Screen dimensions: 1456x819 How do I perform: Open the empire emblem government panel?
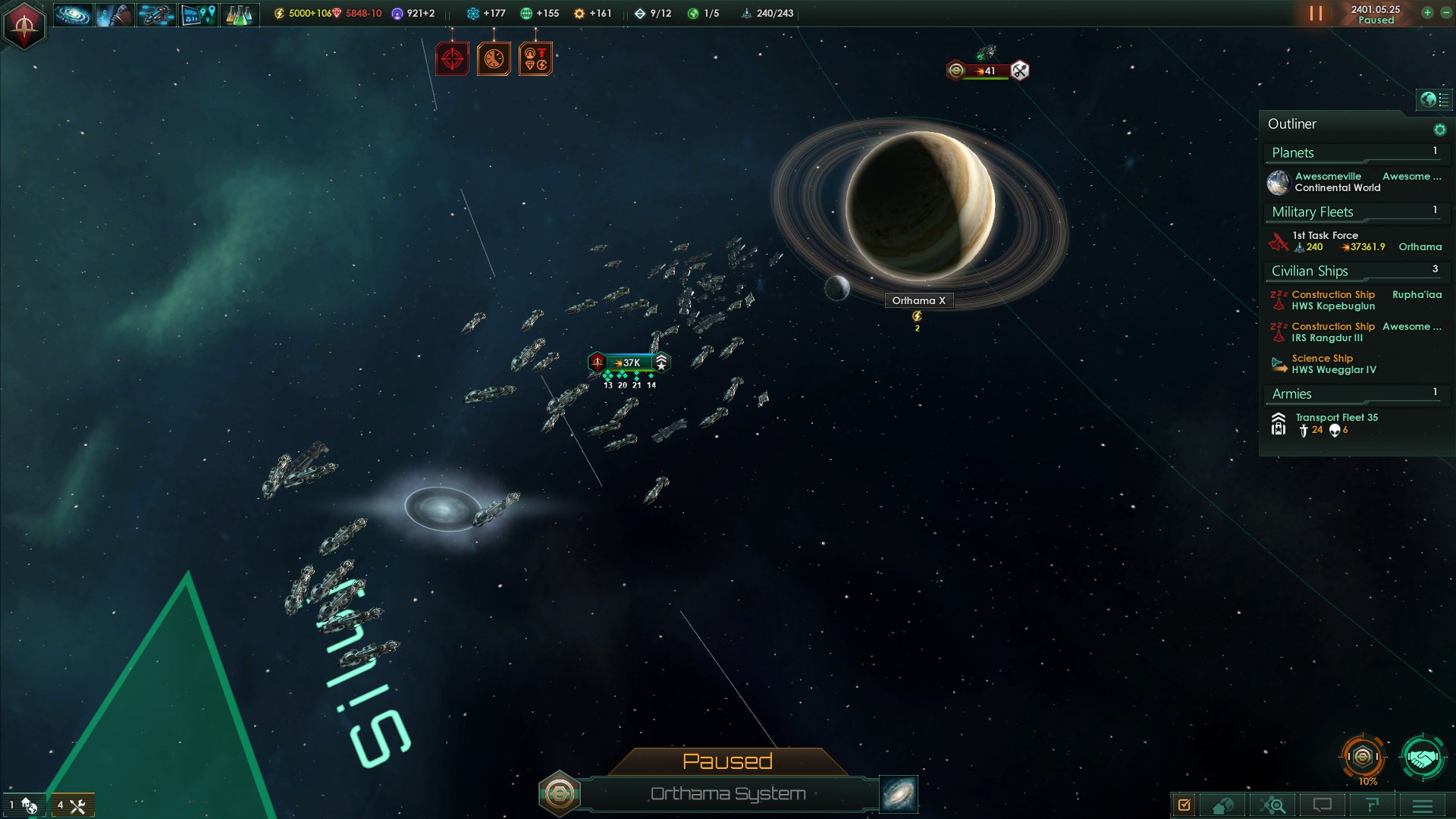24,25
